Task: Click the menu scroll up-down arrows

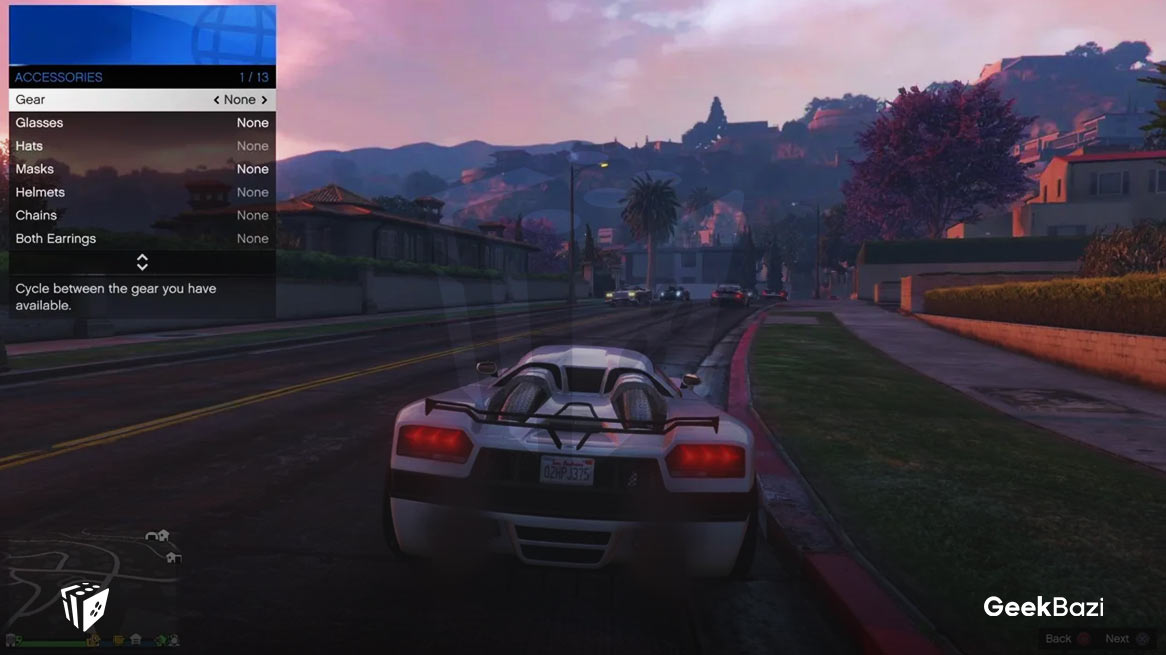Action: 142,262
